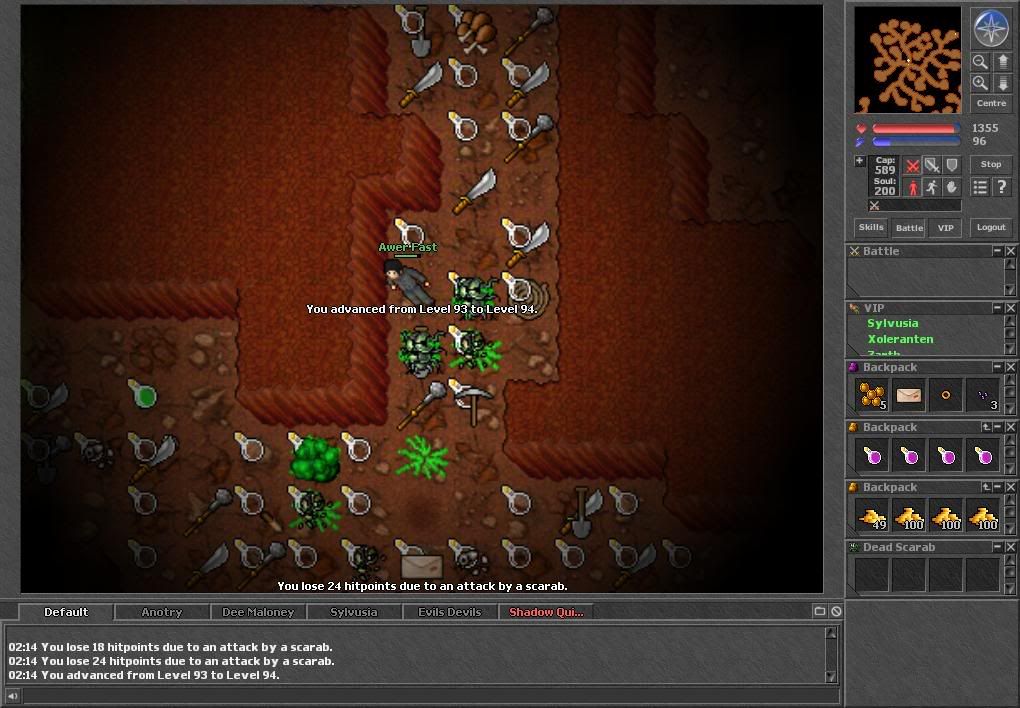This screenshot has height=708, width=1020.
Task: Toggle the running figure chase mode
Action: [x=932, y=187]
